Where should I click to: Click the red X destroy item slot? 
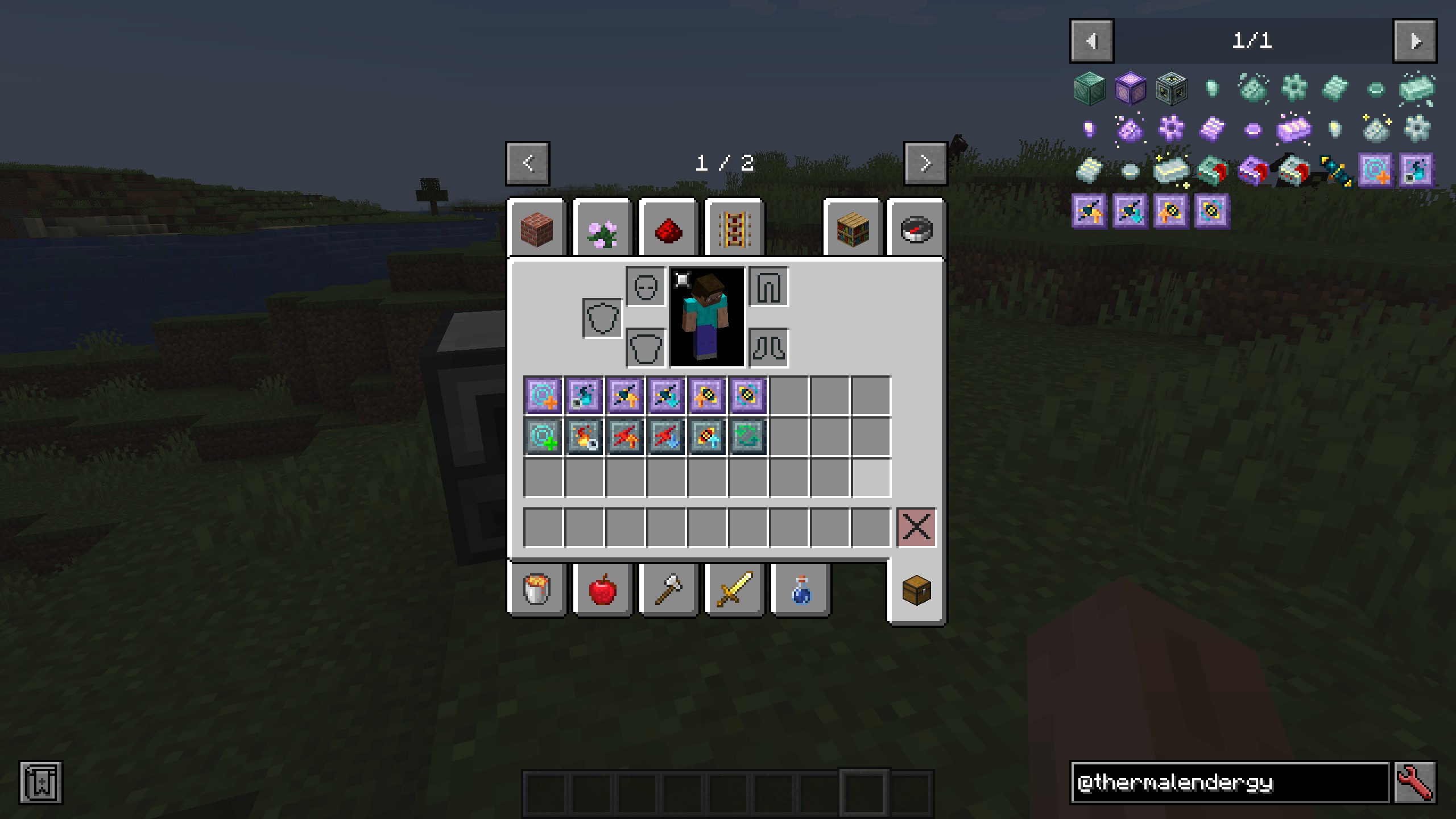(x=916, y=528)
